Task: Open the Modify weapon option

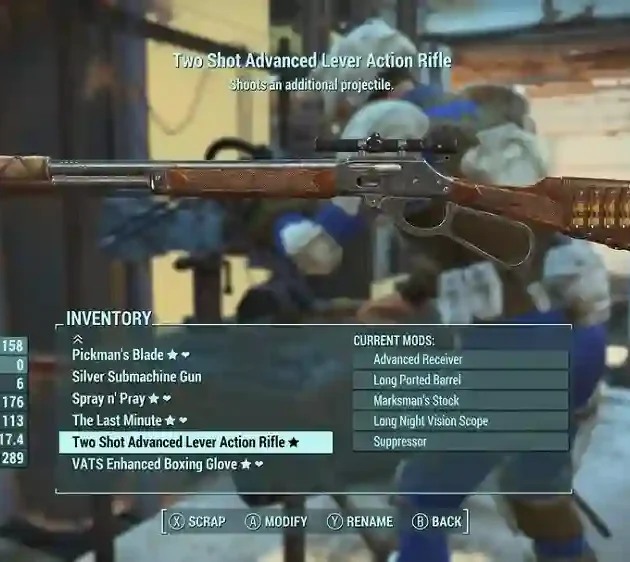Action: click(277, 521)
